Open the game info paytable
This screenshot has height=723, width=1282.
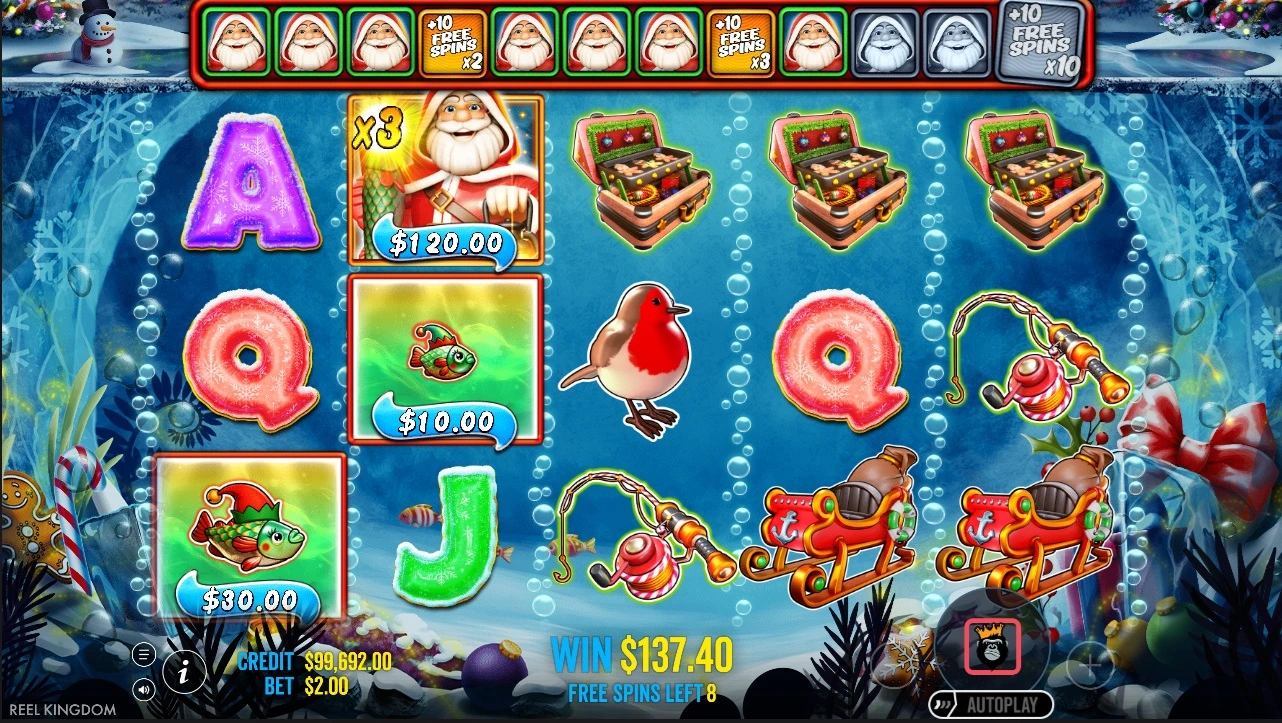[184, 671]
